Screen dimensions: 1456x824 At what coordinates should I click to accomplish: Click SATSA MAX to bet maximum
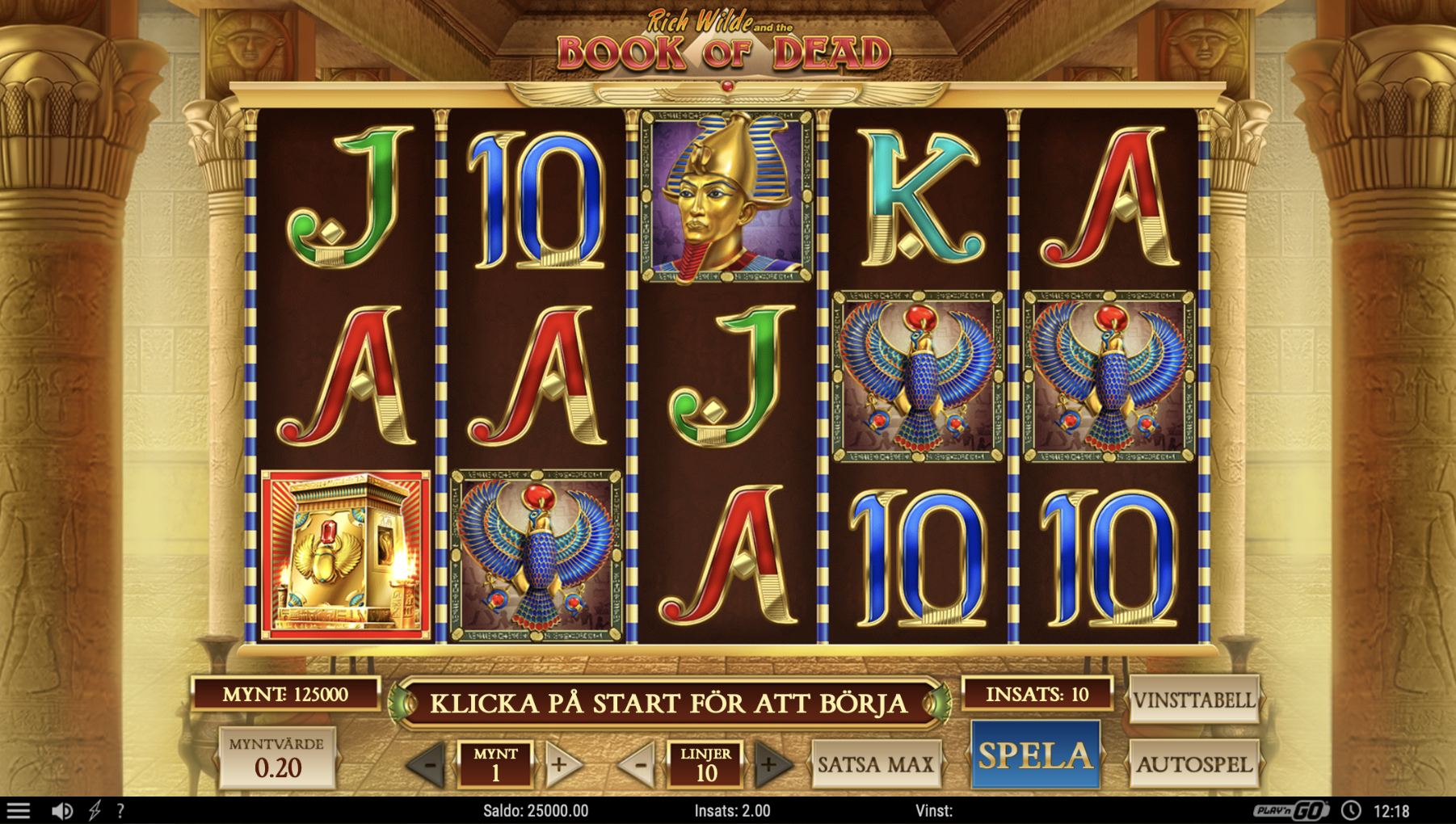(x=875, y=763)
